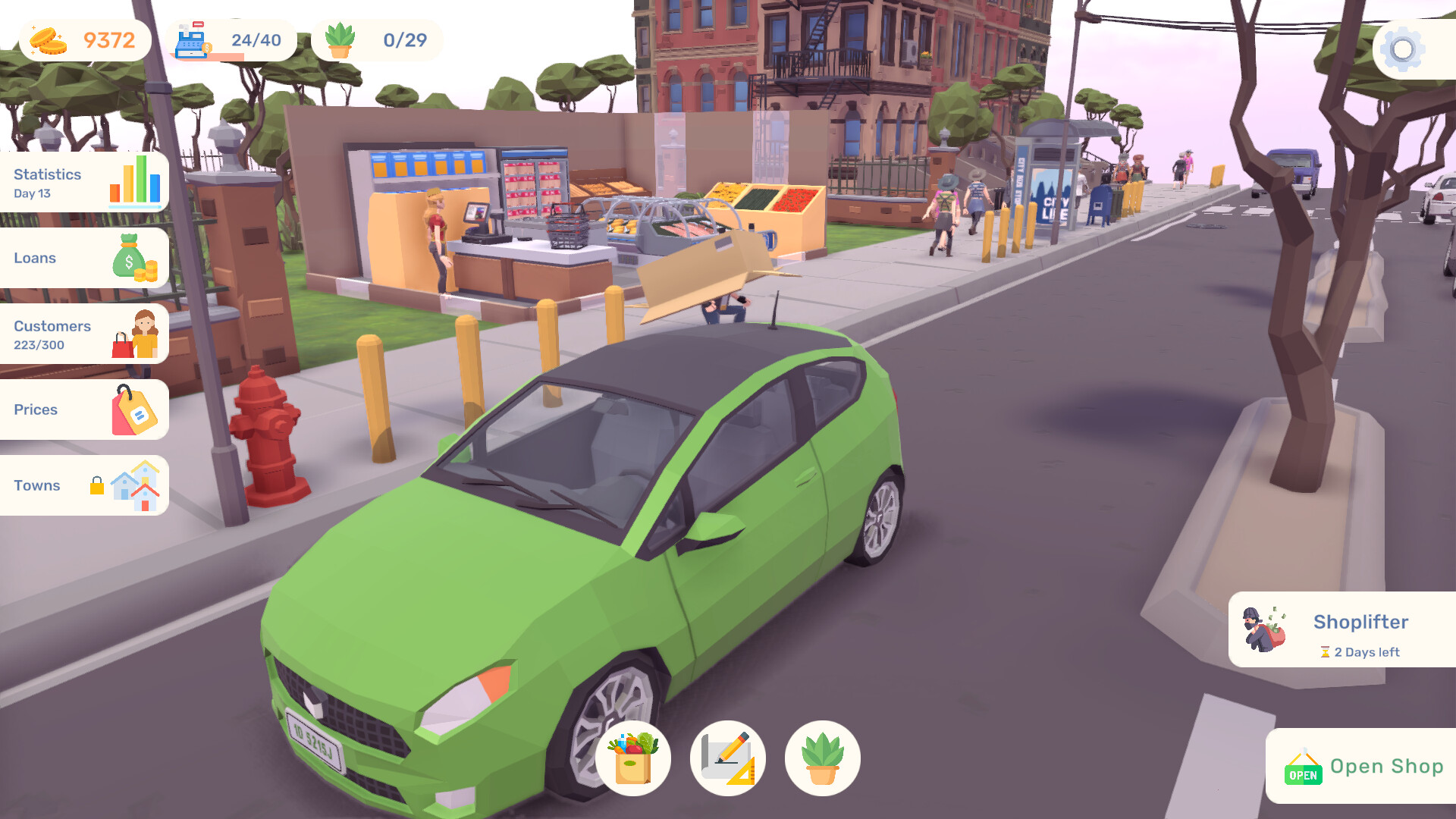Open the grocery bag products menu

(633, 758)
